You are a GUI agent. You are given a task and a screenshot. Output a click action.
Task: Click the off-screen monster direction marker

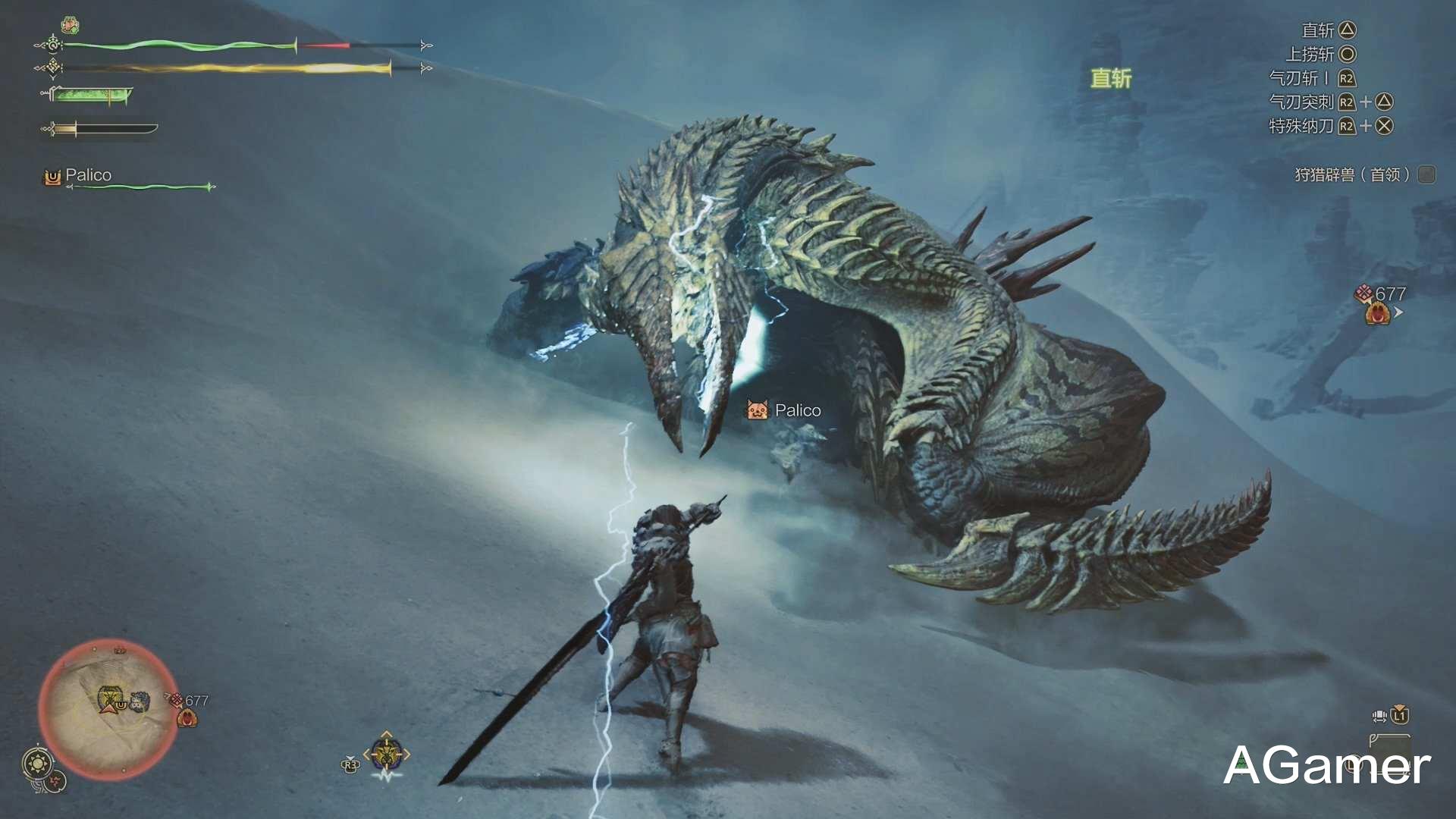(1379, 312)
